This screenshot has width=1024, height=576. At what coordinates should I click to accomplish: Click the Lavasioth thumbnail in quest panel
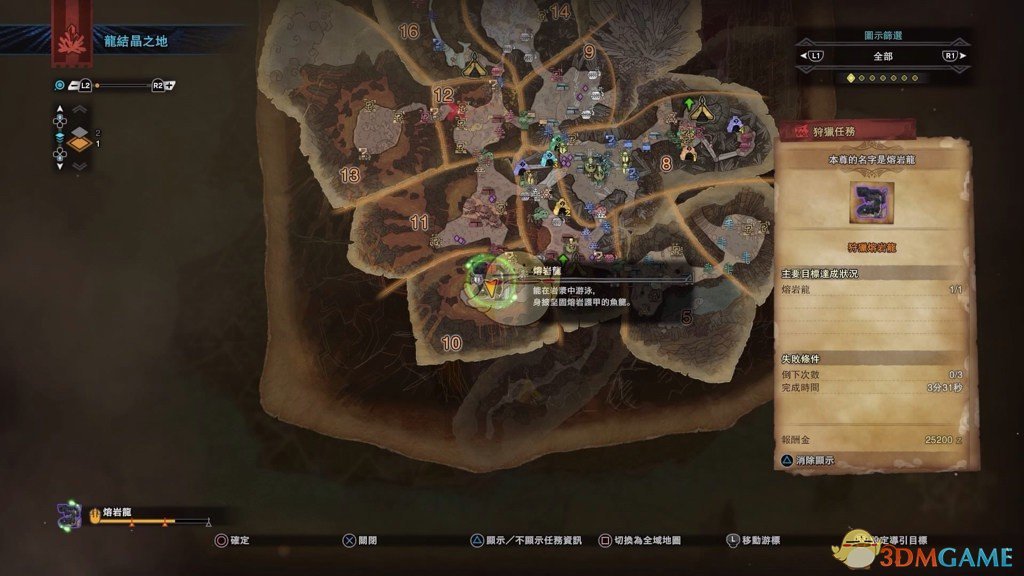click(872, 203)
